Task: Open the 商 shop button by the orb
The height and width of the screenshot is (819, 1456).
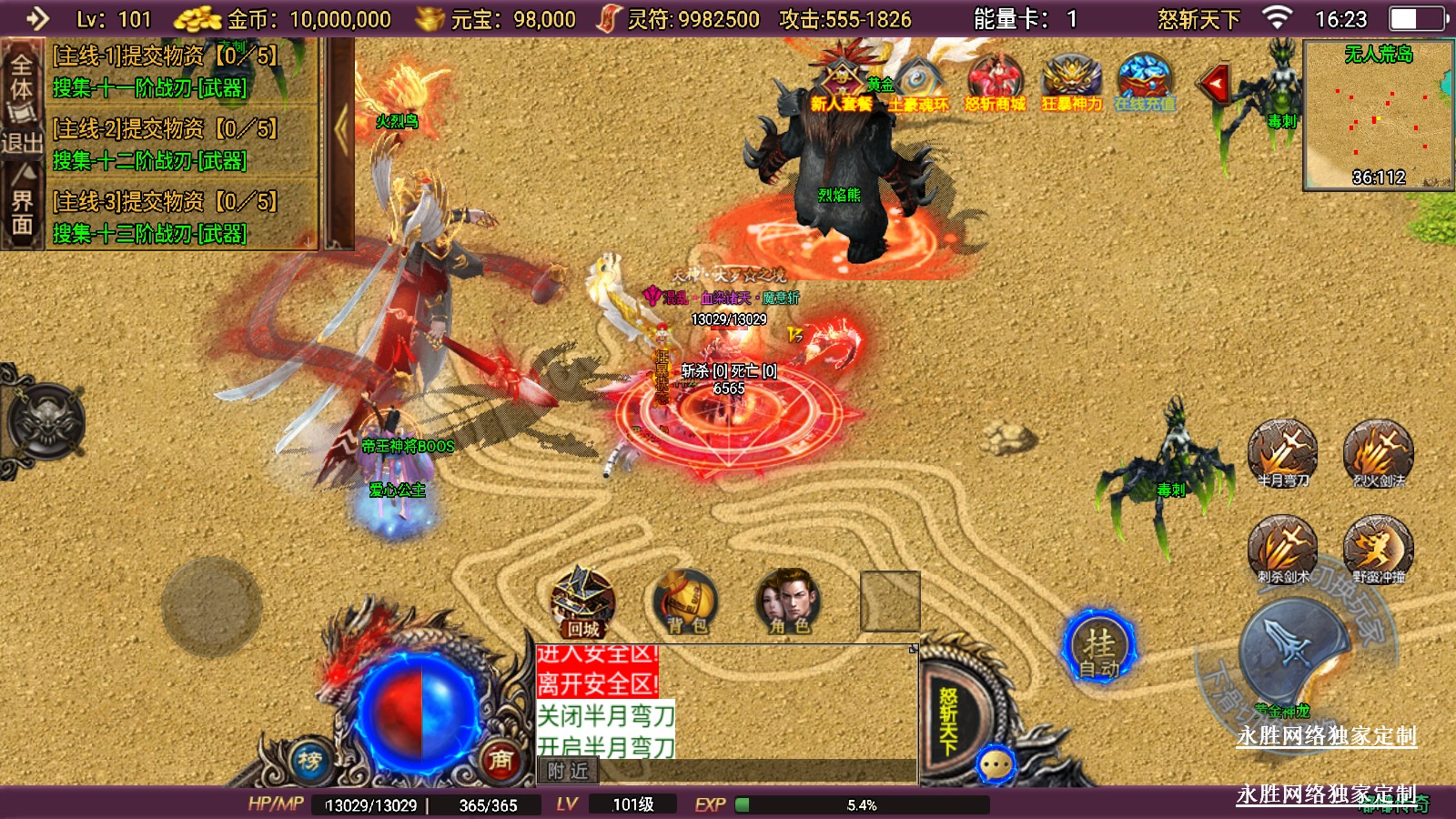Action: coord(500,761)
